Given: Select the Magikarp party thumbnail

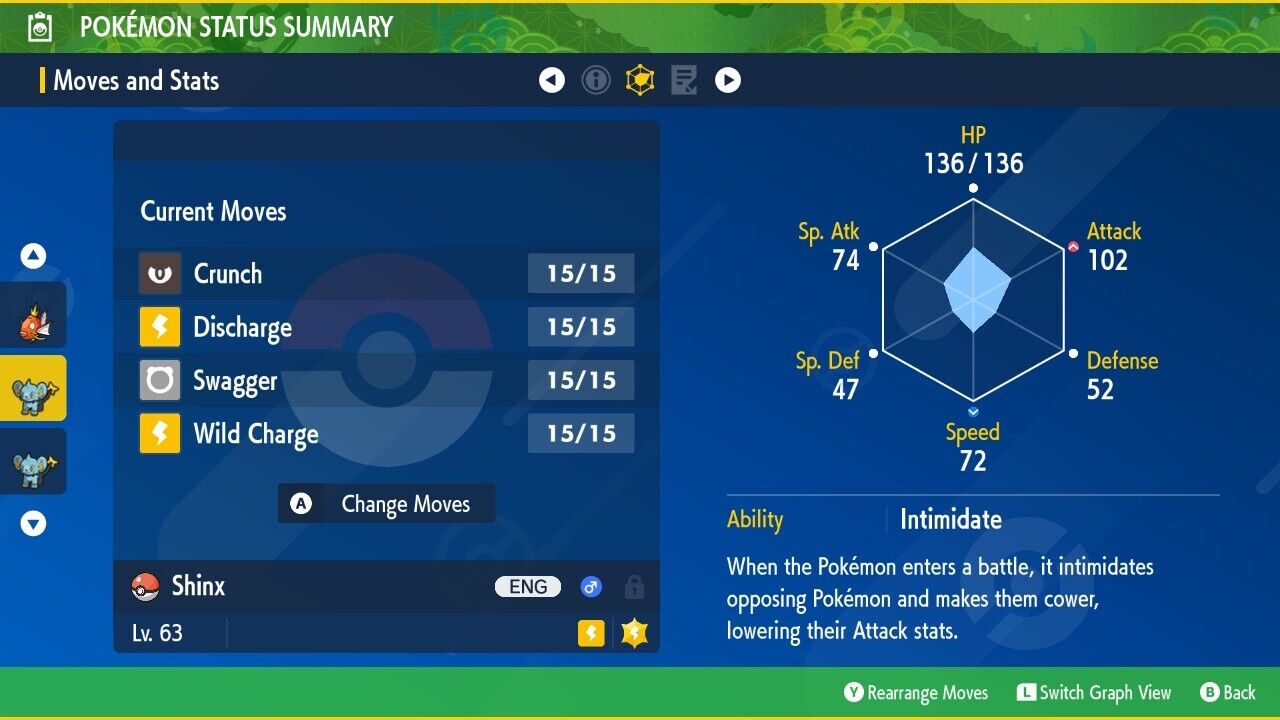Looking at the screenshot, I should tap(33, 316).
